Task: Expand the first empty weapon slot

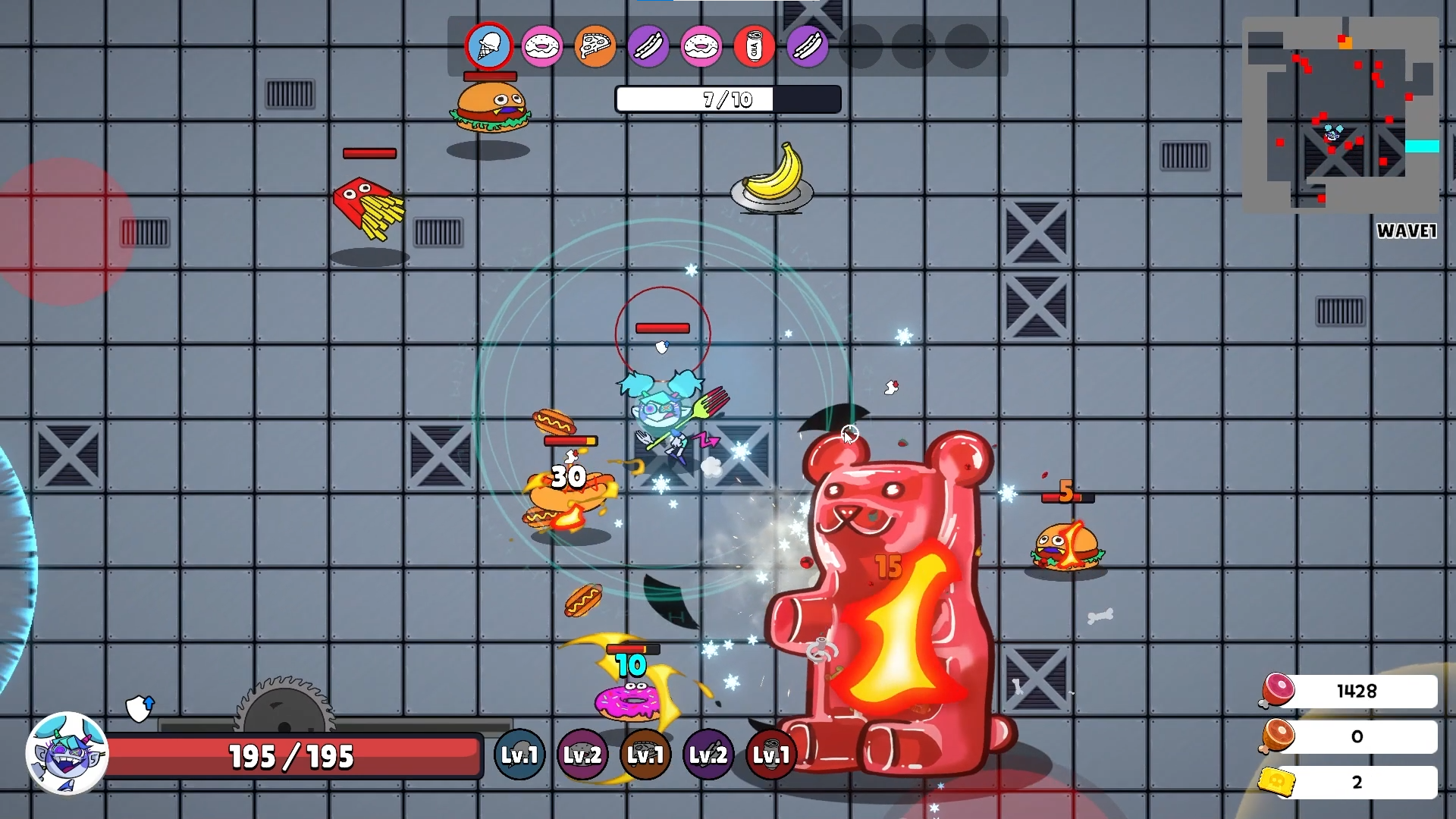Action: click(861, 46)
